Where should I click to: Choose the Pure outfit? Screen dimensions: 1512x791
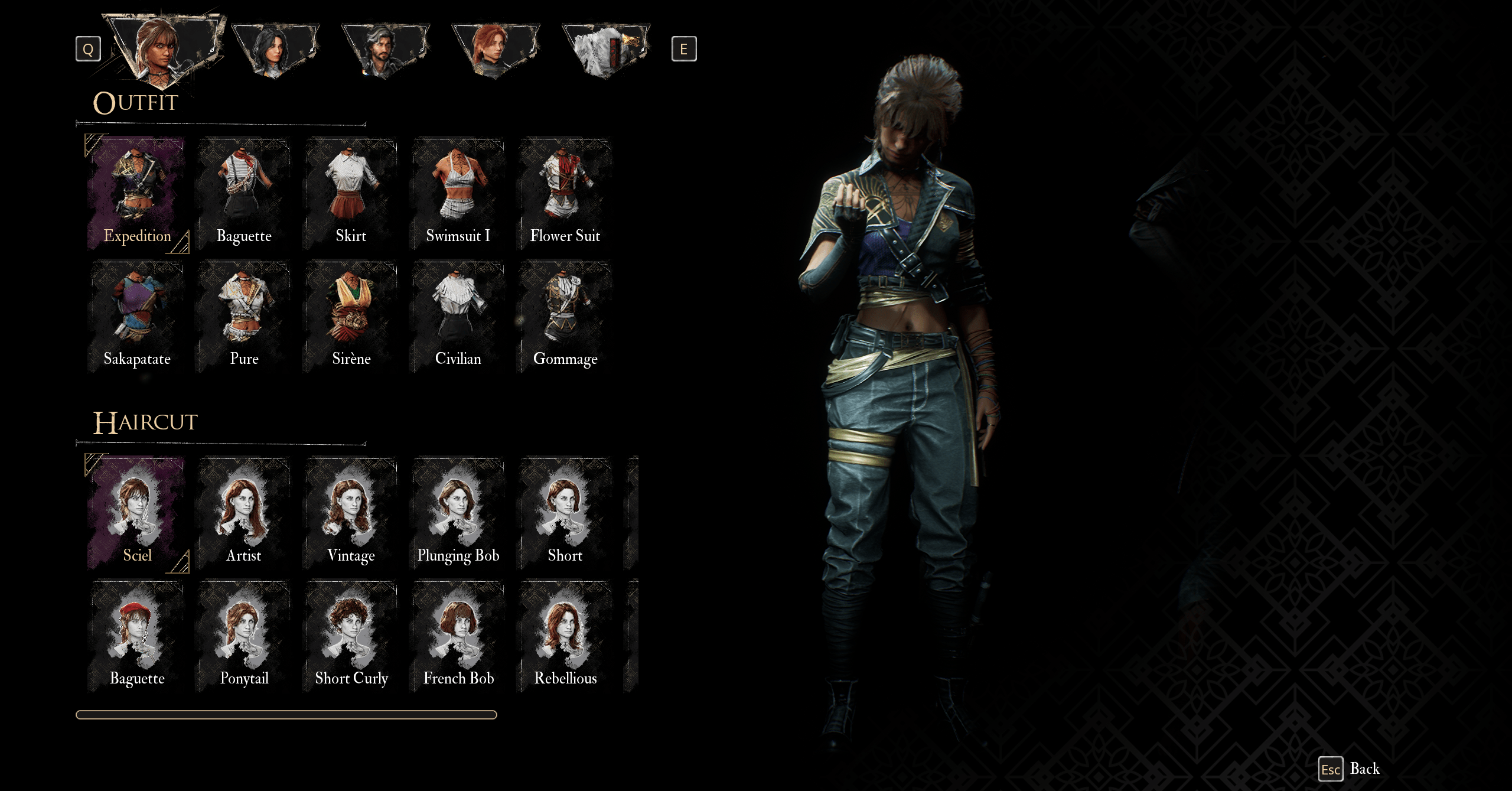click(x=244, y=317)
